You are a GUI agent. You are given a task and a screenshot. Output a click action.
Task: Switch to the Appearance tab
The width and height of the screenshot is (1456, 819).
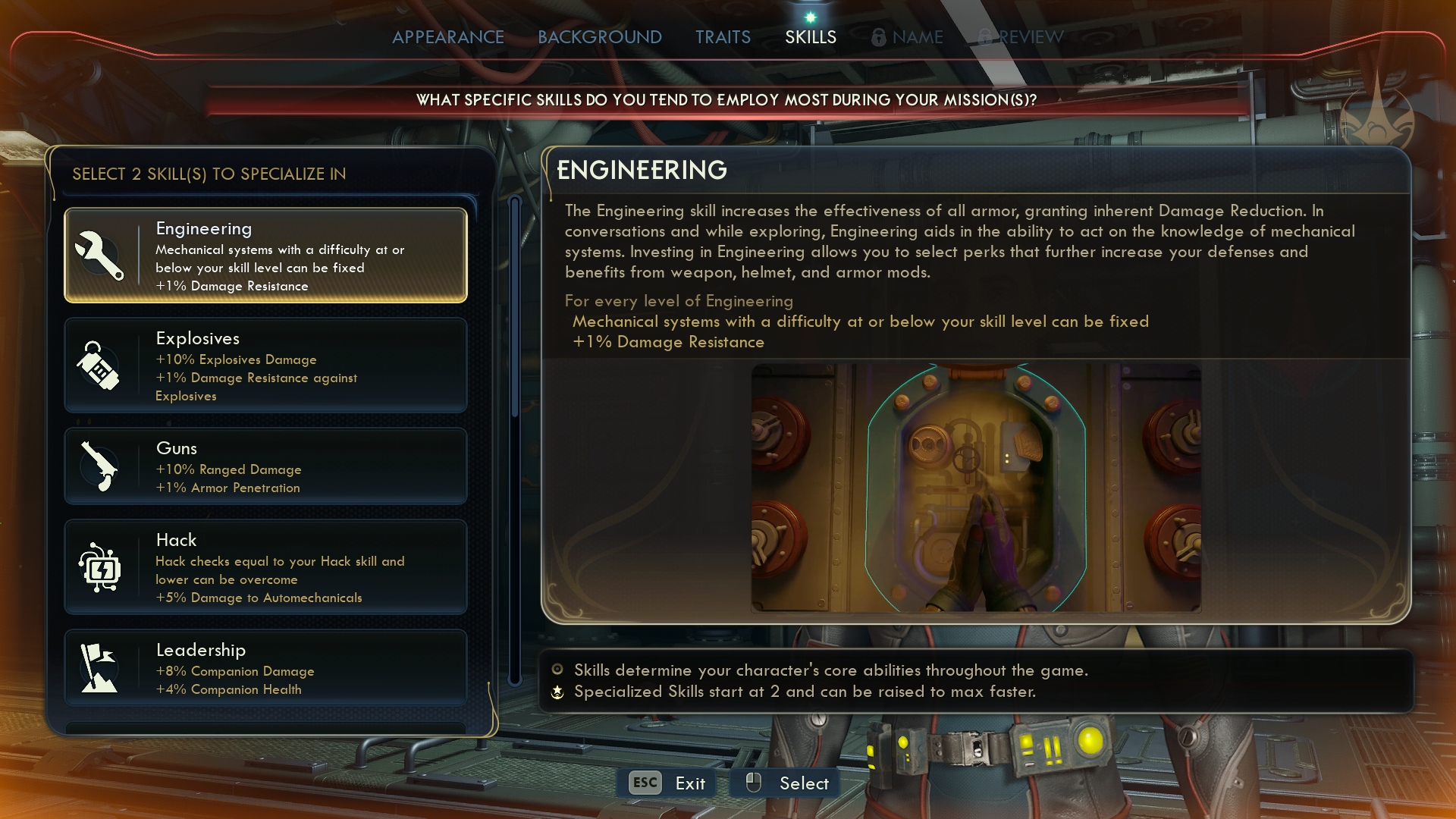coord(447,37)
